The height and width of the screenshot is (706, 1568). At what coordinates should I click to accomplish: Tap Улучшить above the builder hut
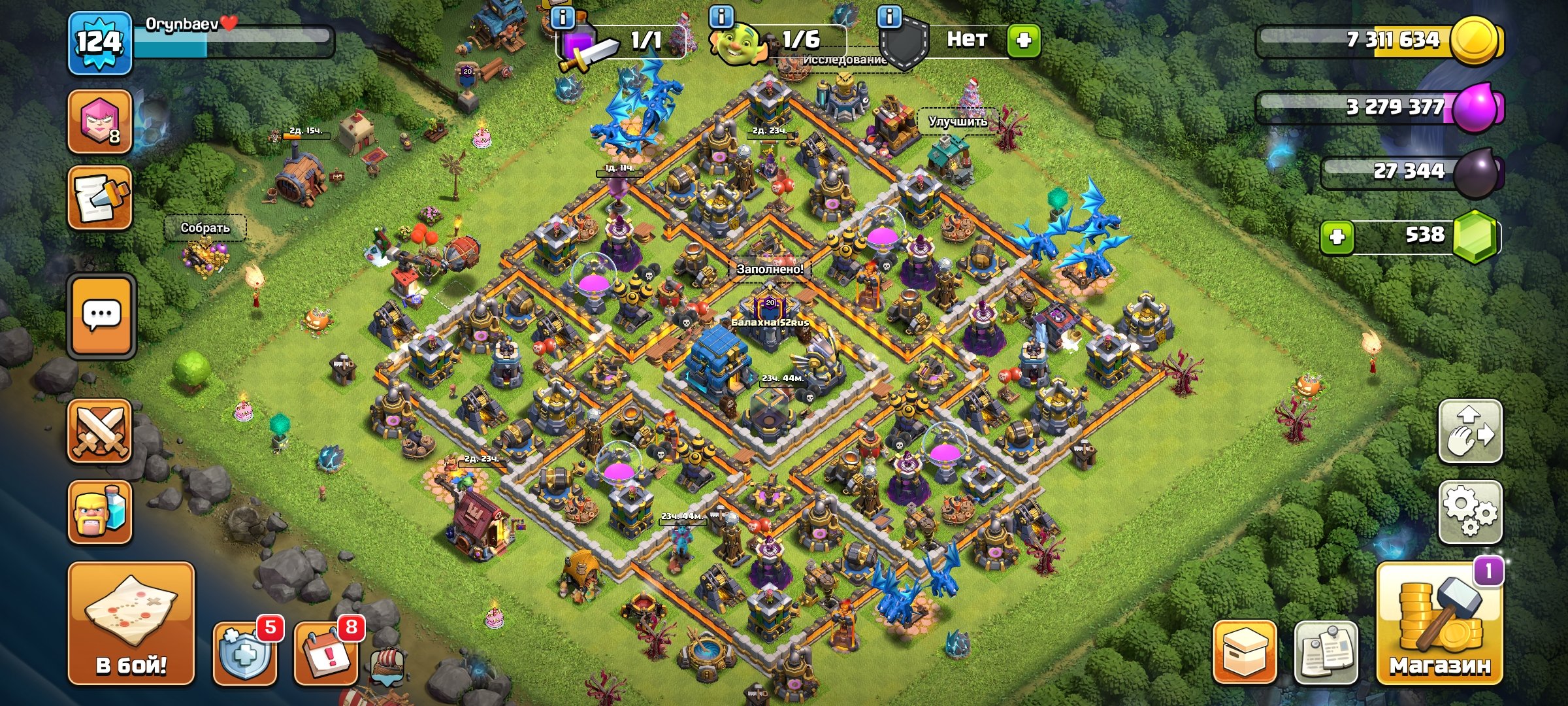click(x=958, y=121)
